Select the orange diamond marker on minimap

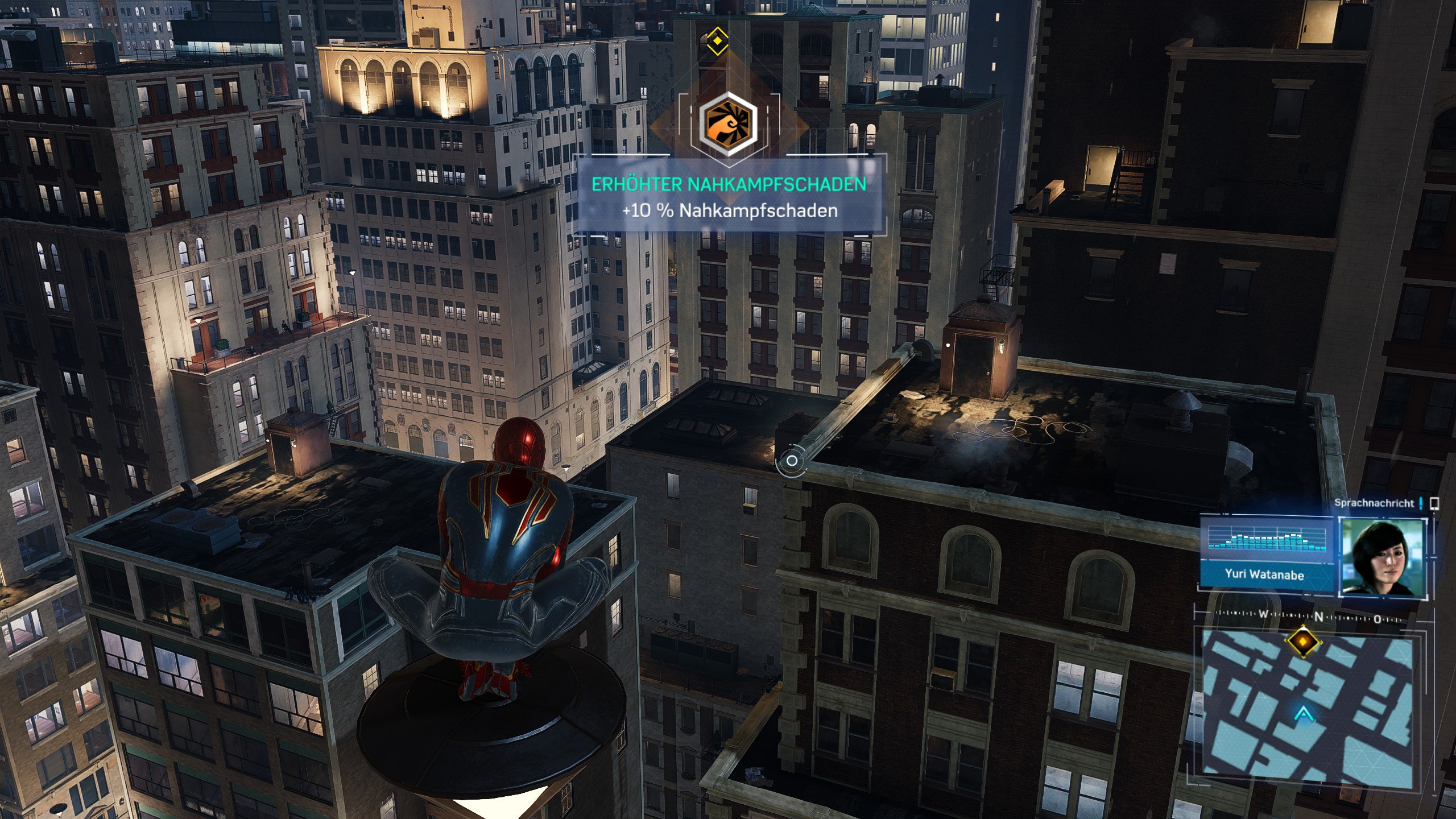click(1302, 642)
